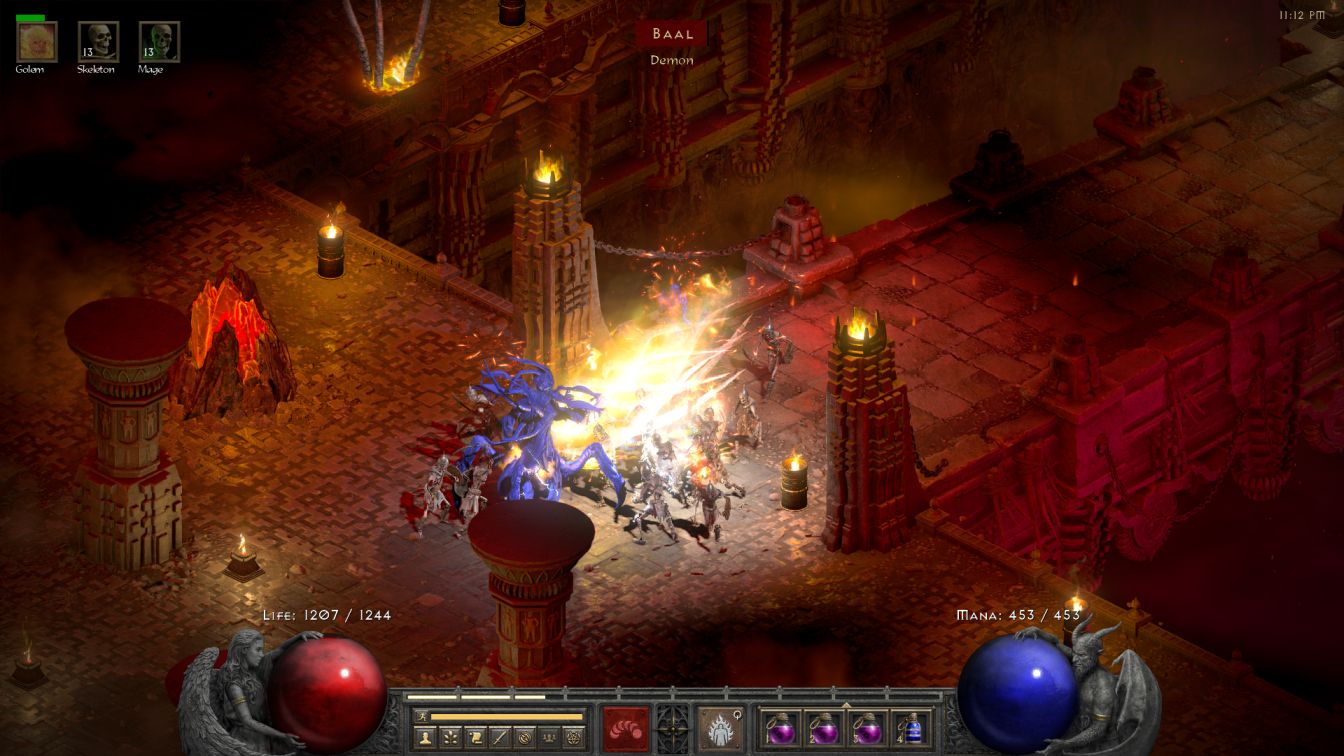
Task: Toggle the run/walk running-figure button
Action: point(421,716)
